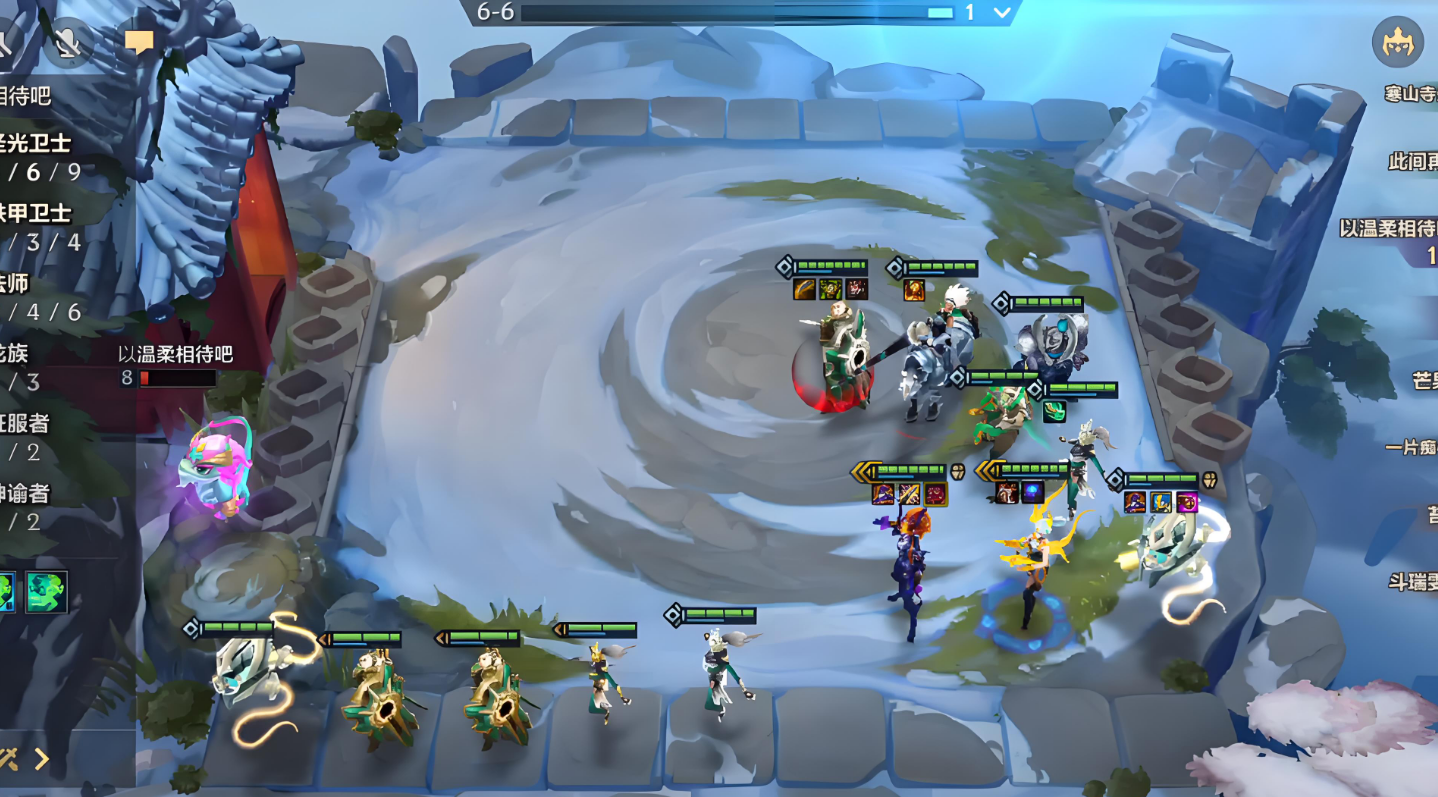
Task: View scoreboard player 一片痴
Action: [x=1412, y=447]
